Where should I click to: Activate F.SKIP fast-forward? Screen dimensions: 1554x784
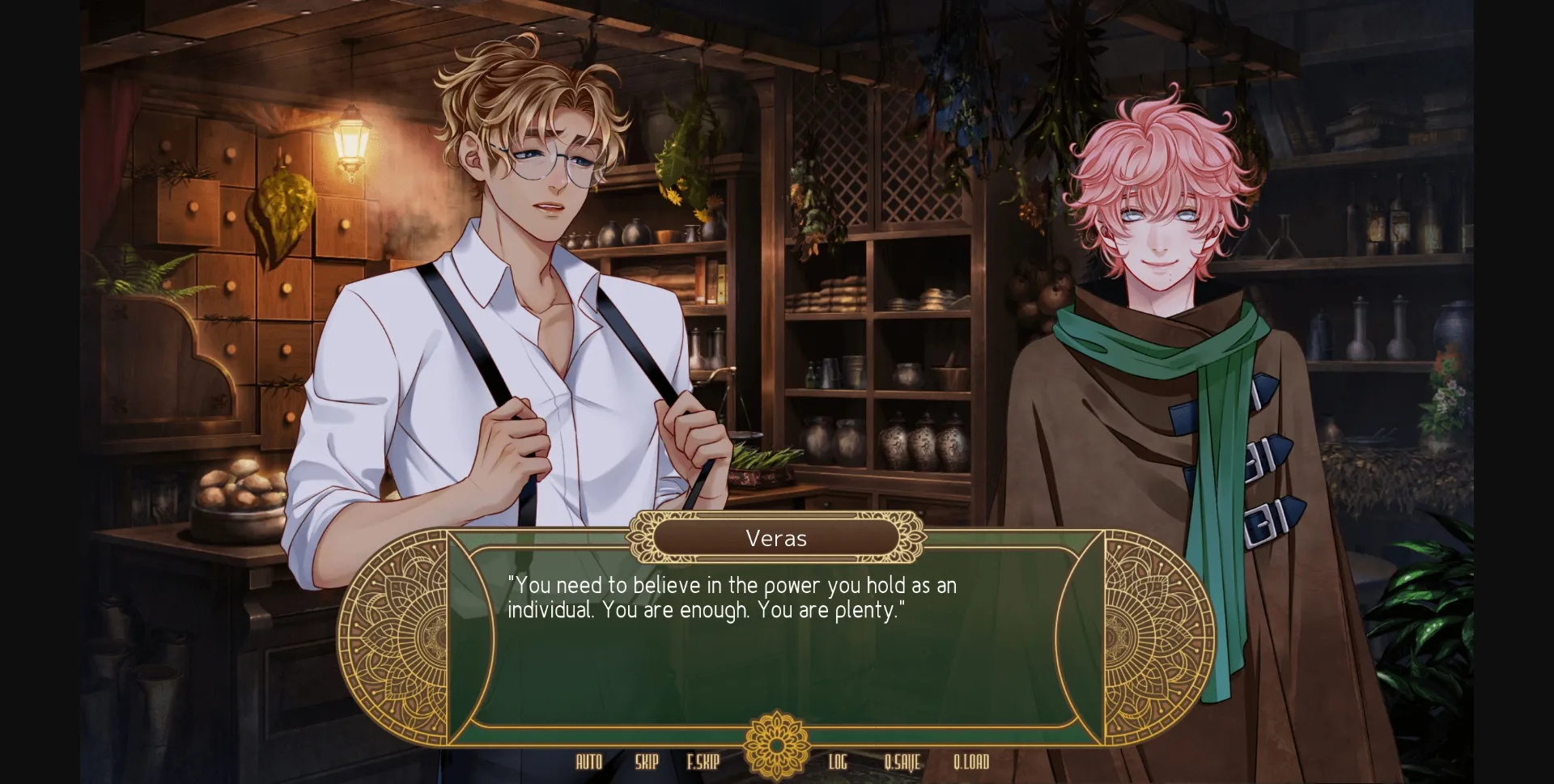[x=703, y=761]
